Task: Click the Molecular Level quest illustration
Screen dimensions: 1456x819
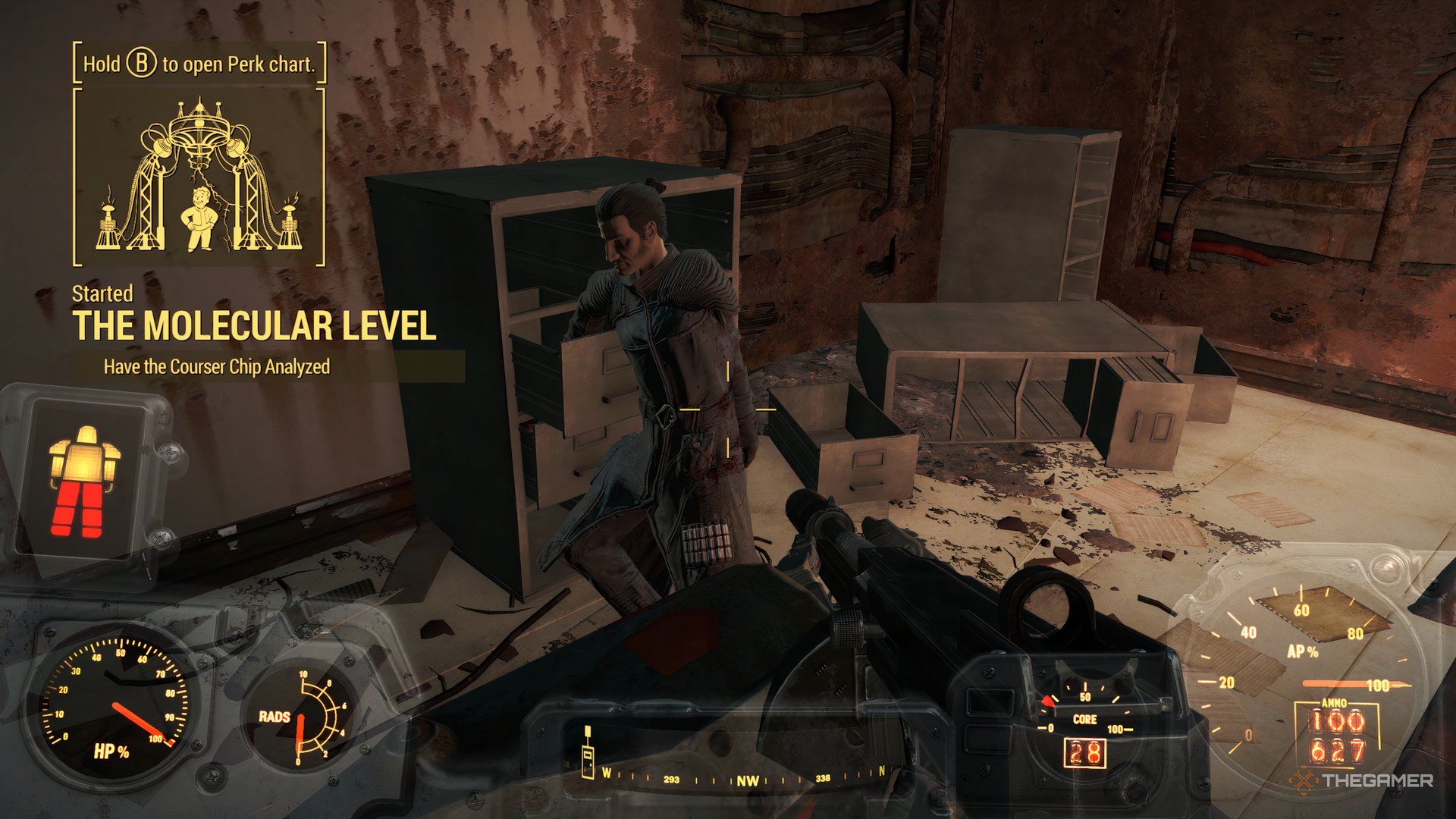Action: coord(199,177)
